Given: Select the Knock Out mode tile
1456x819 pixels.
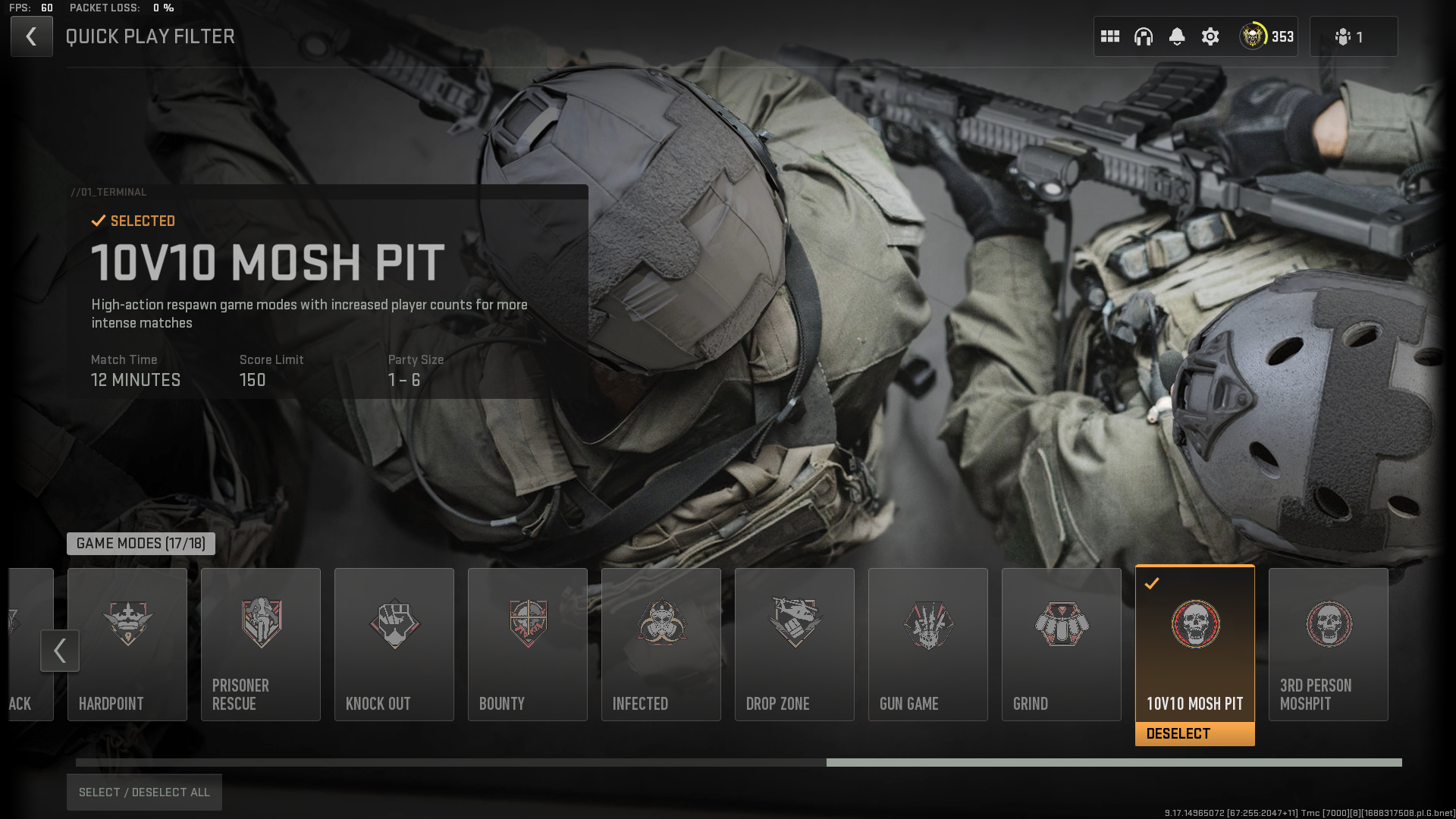Looking at the screenshot, I should [x=394, y=645].
